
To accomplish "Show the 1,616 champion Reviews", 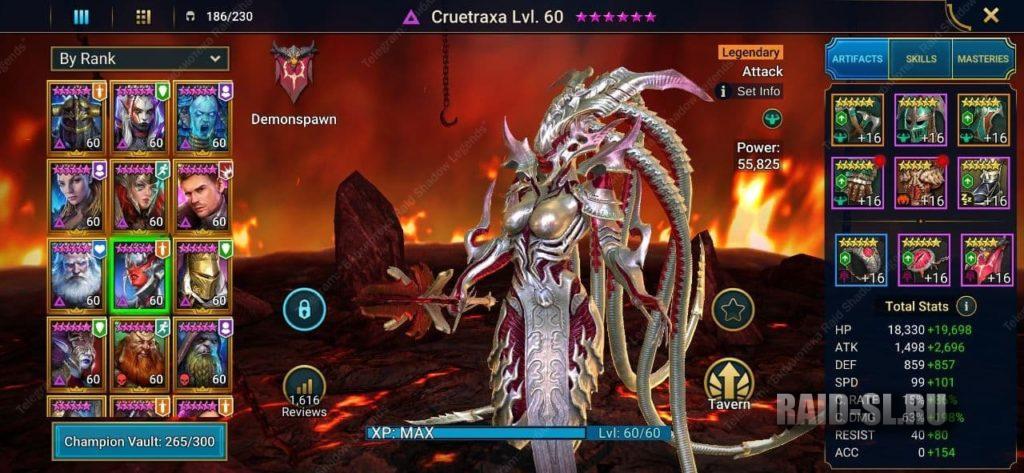I will 304,390.
